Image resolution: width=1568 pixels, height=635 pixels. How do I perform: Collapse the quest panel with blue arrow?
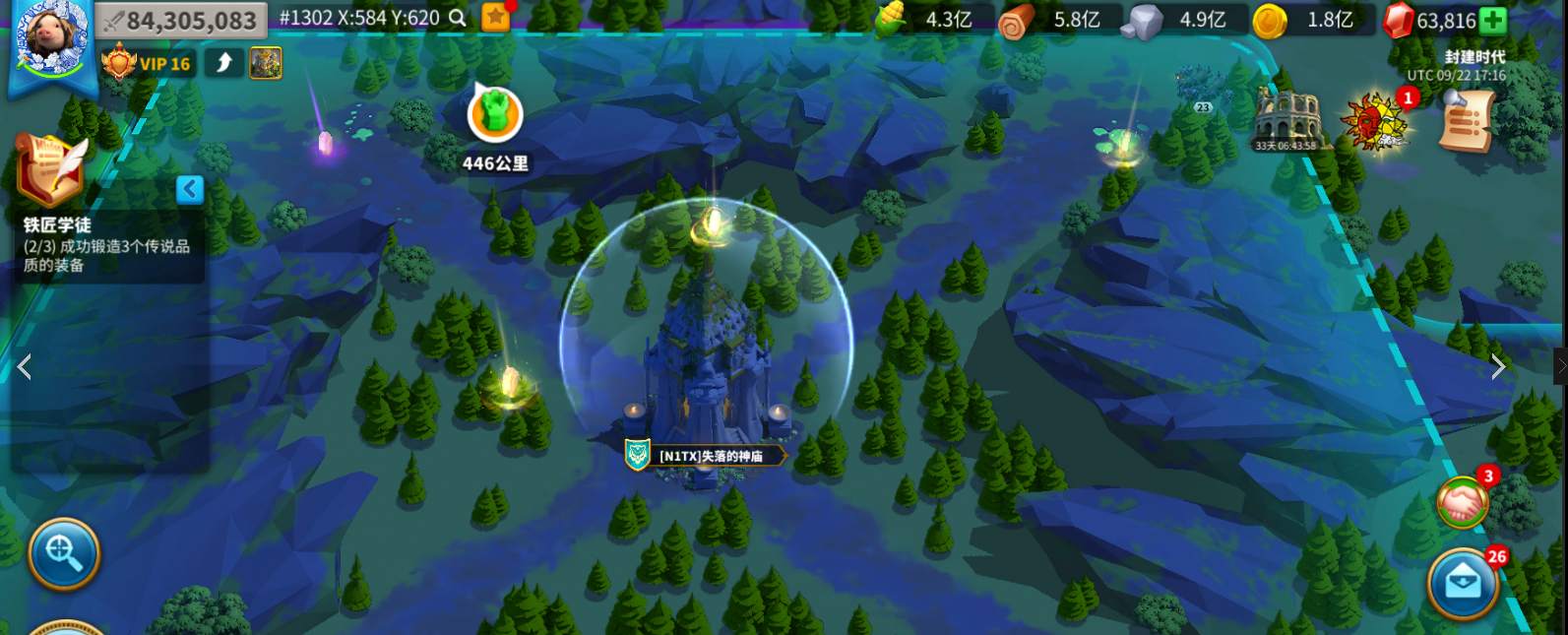[190, 189]
